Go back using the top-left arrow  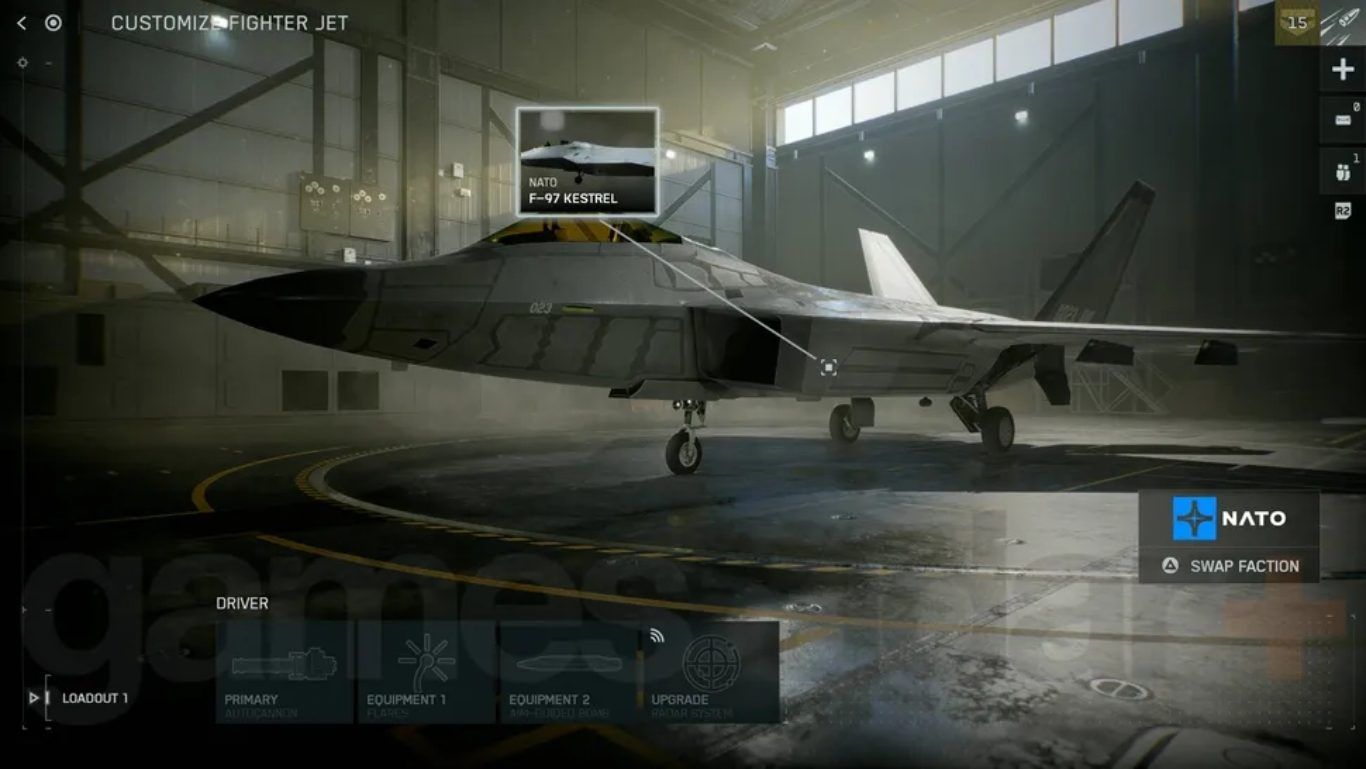click(22, 23)
